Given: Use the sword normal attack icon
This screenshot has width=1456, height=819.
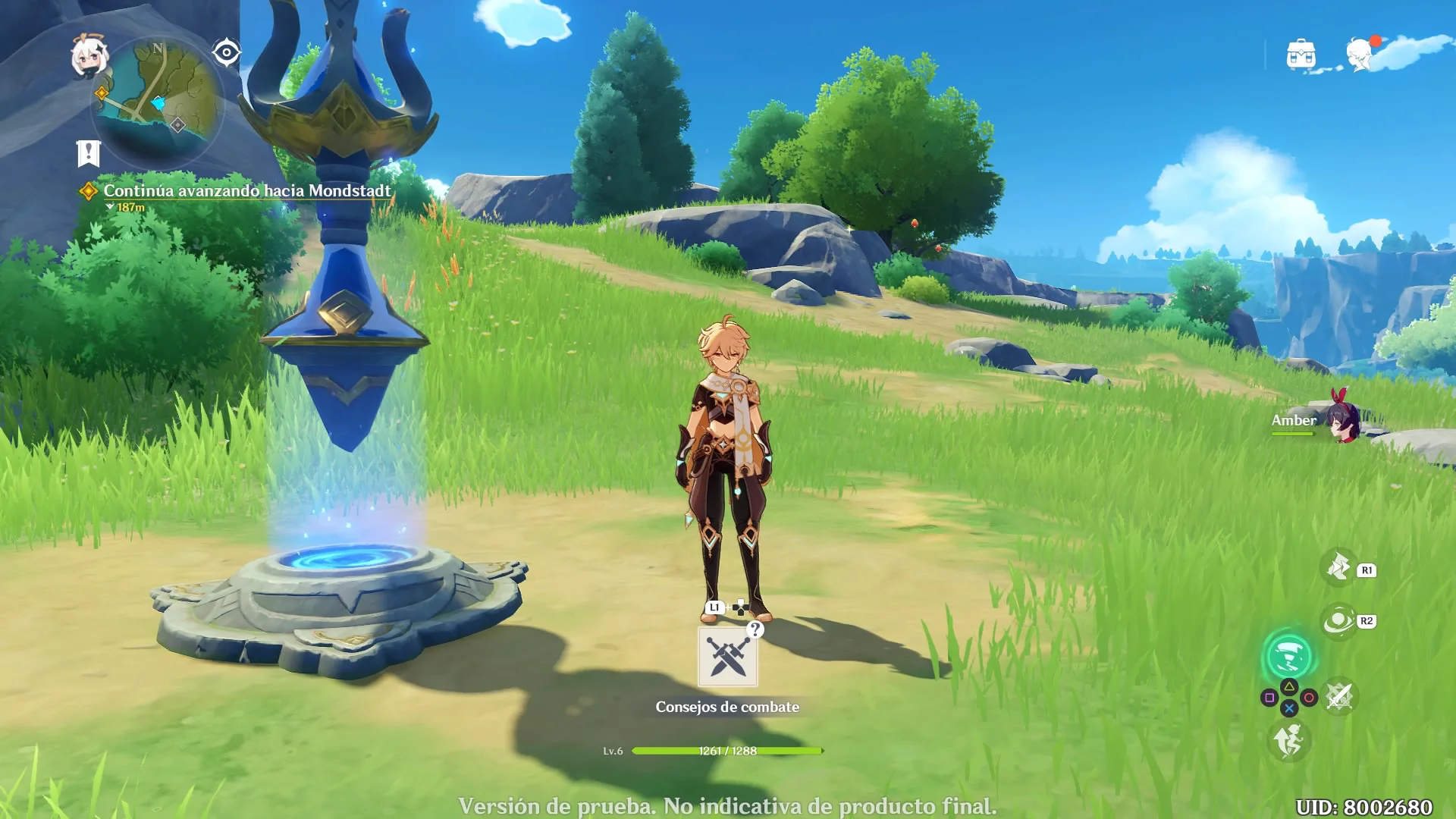Looking at the screenshot, I should coord(1340,696).
